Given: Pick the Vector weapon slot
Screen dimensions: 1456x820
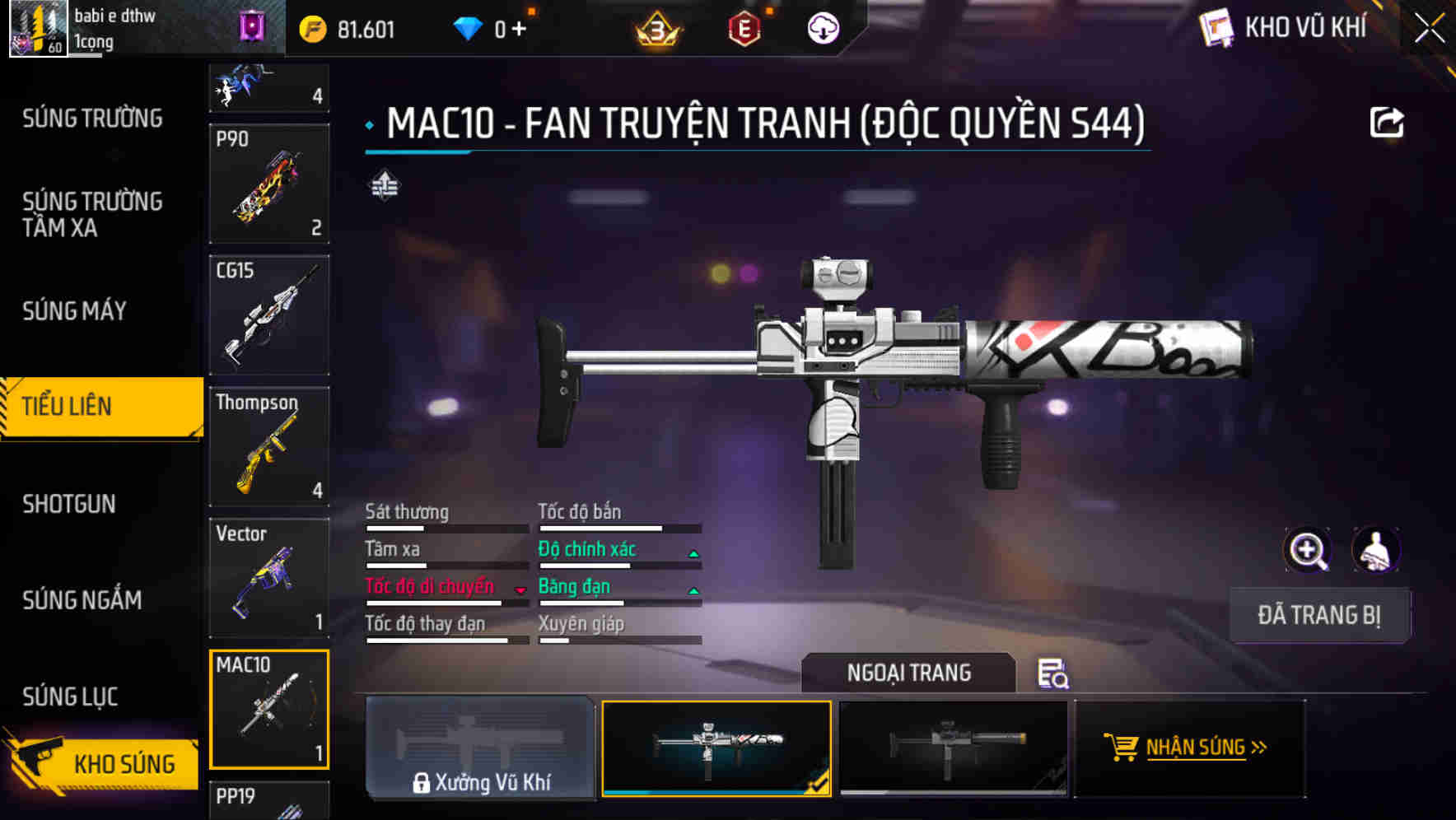Looking at the screenshot, I should click(269, 578).
